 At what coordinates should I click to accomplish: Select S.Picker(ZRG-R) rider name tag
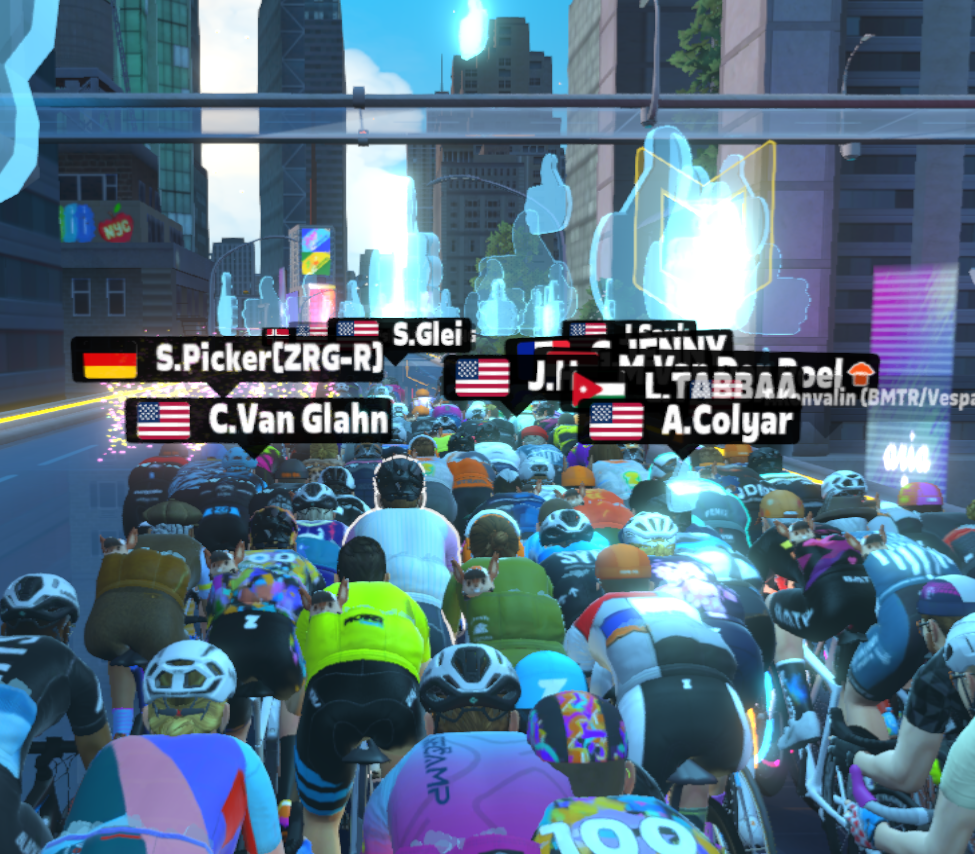pos(228,360)
